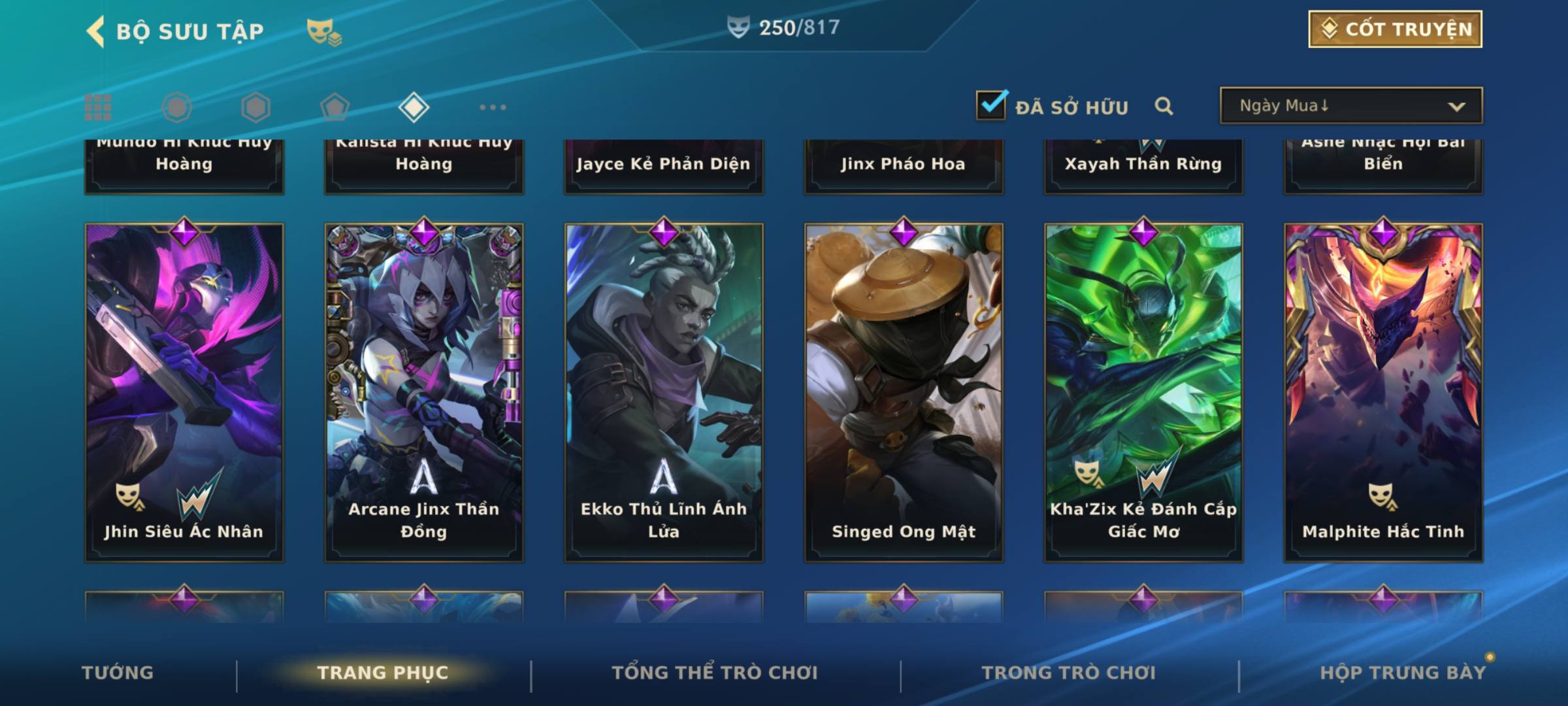Switch to Tổng Thể Trò Chơi tab
The width and height of the screenshot is (1568, 706).
(715, 673)
